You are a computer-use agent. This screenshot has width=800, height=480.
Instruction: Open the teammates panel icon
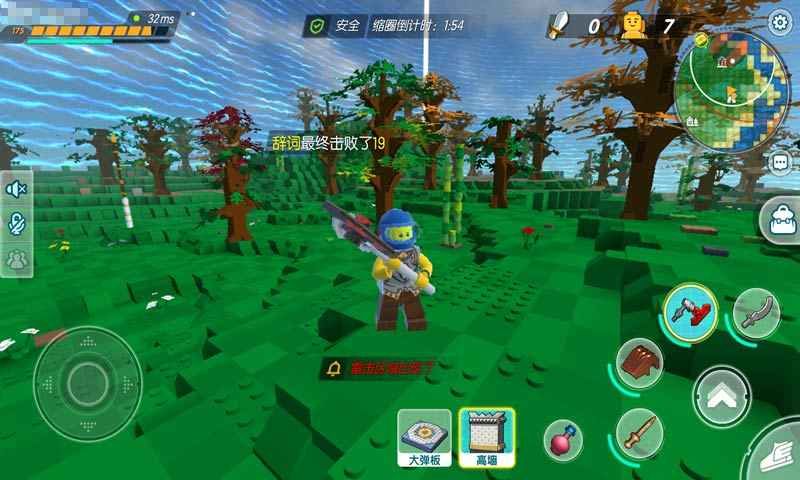(x=17, y=259)
